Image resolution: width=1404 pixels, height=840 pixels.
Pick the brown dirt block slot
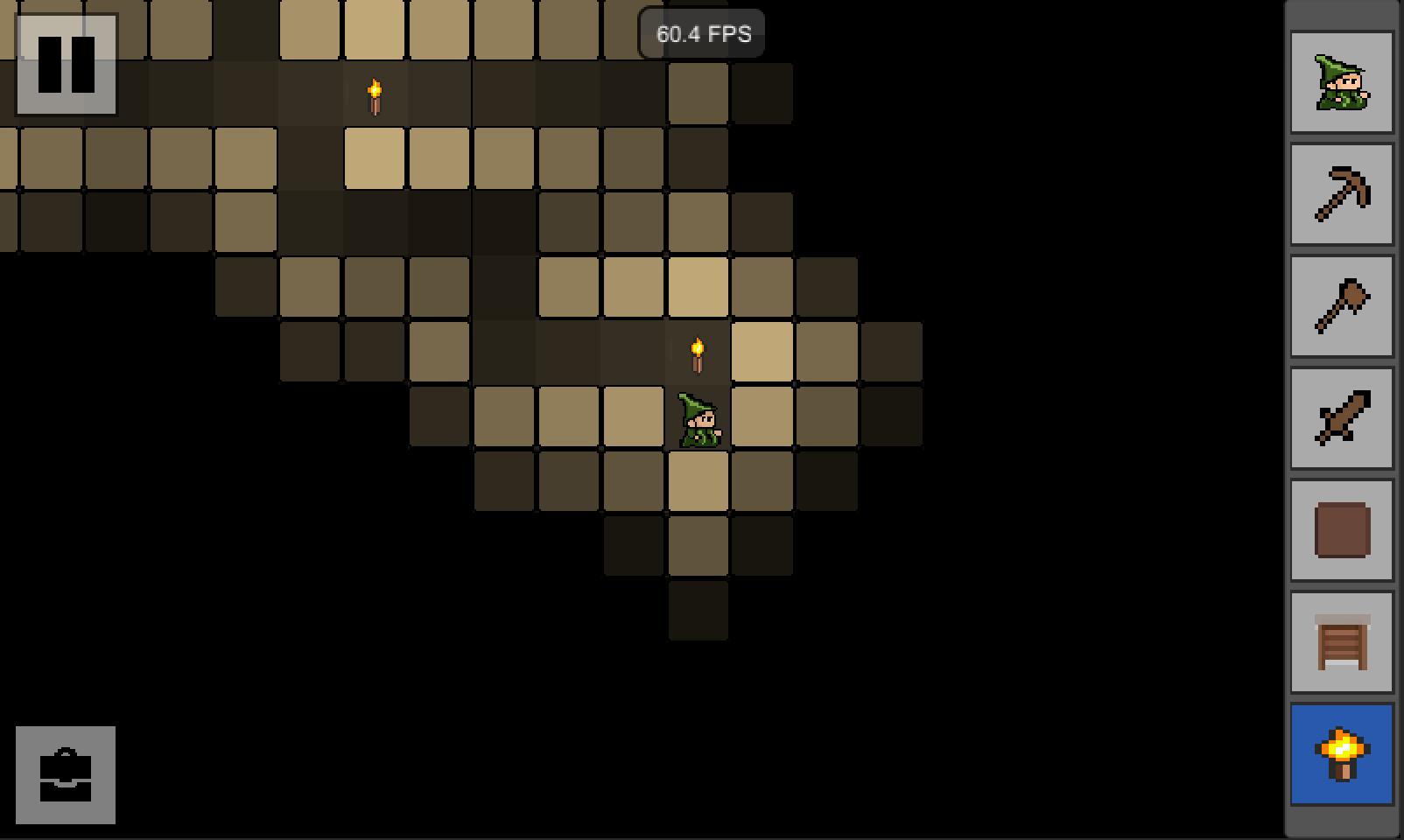point(1342,530)
